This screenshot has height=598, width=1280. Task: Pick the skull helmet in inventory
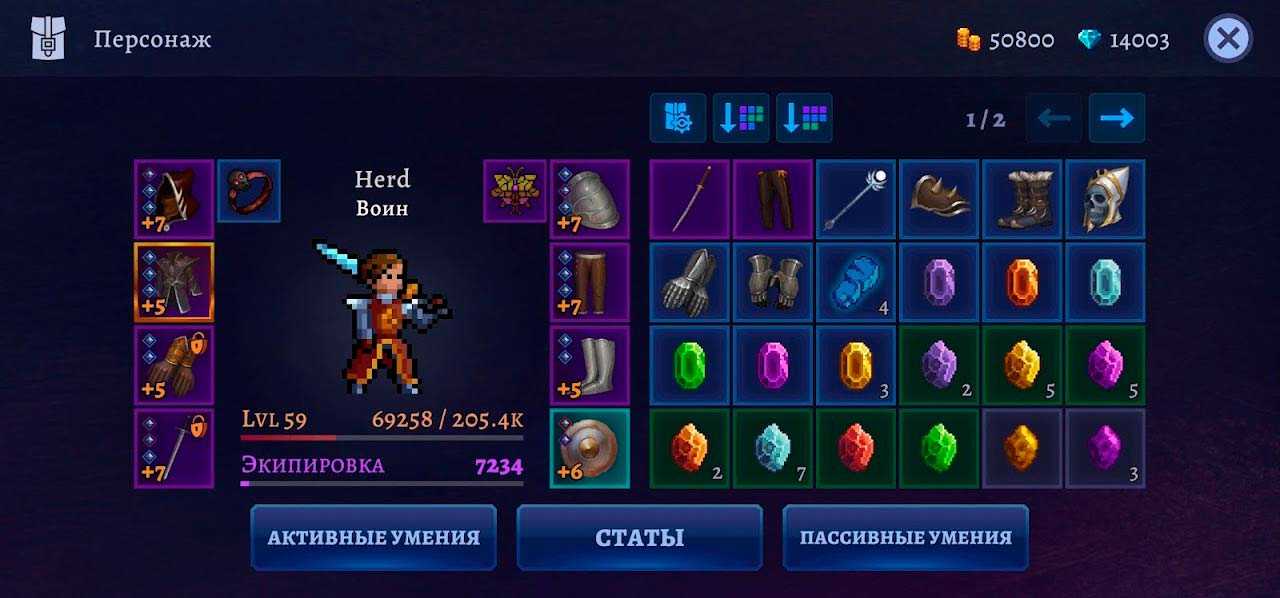tap(1105, 199)
